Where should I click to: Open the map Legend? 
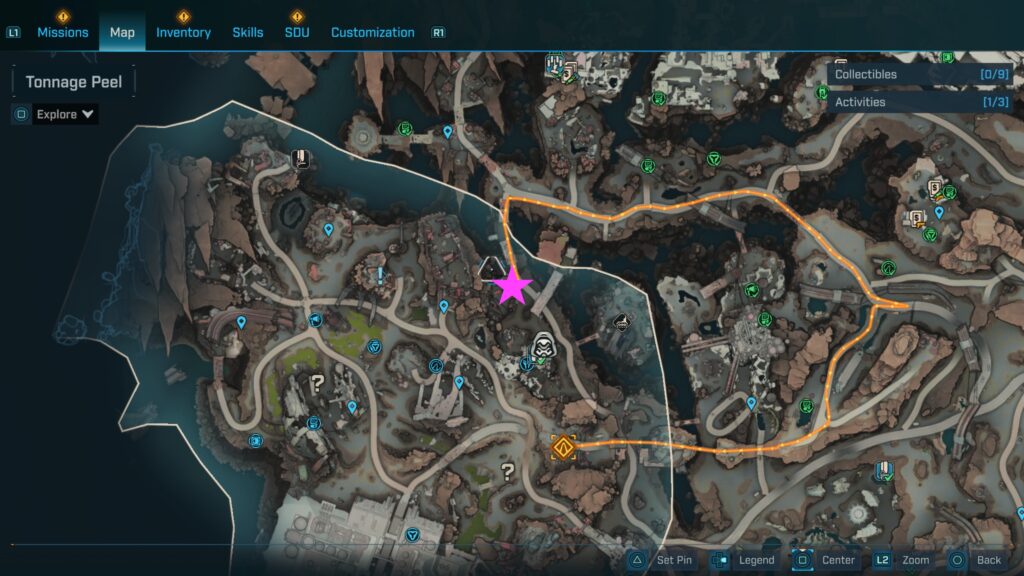tap(744, 560)
